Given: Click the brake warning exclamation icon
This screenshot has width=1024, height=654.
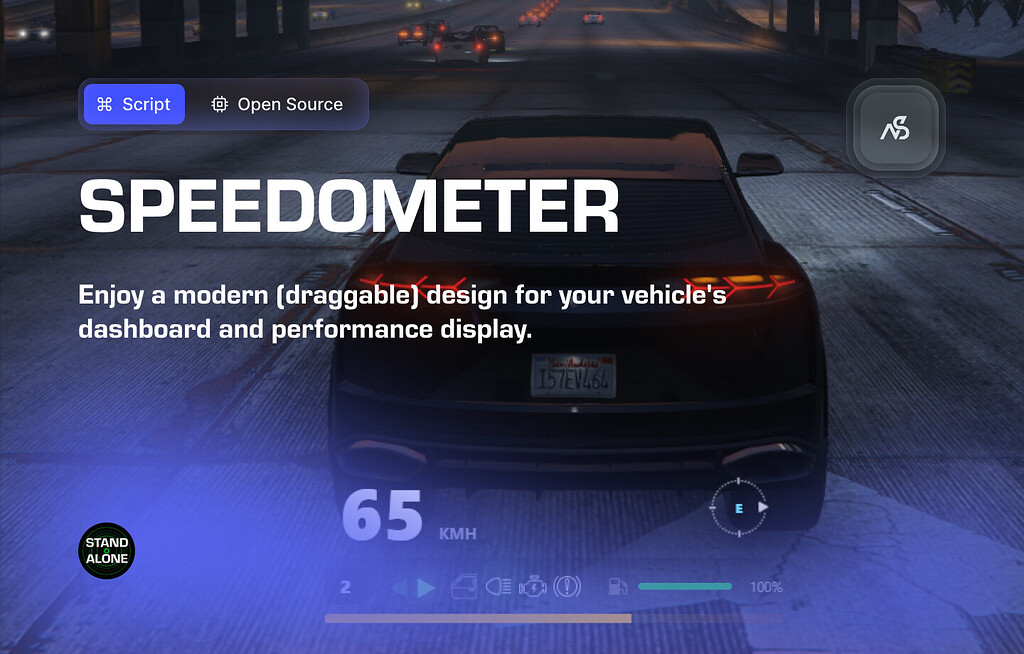Looking at the screenshot, I should [x=567, y=587].
